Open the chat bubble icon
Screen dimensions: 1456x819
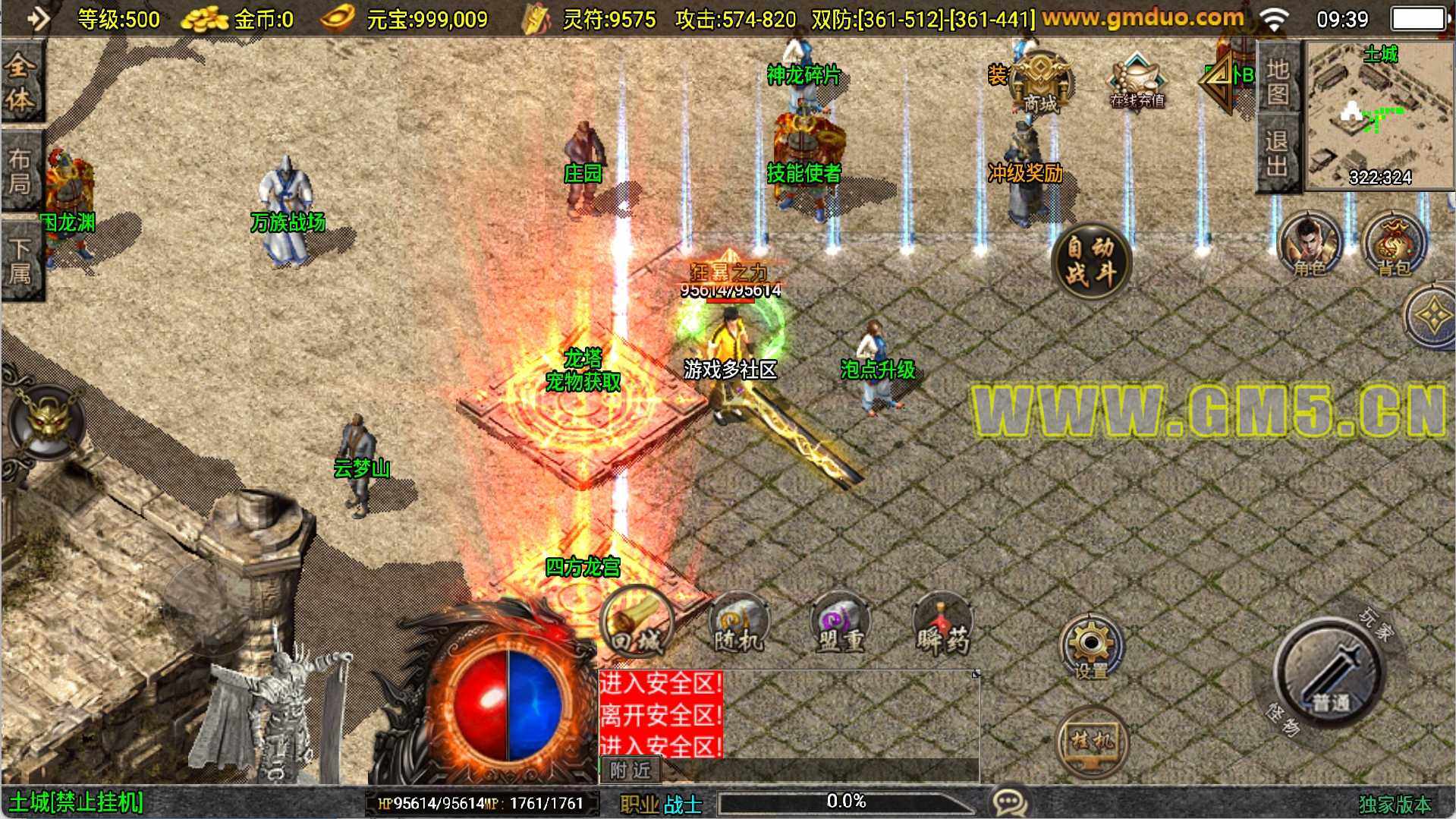pyautogui.click(x=1009, y=802)
